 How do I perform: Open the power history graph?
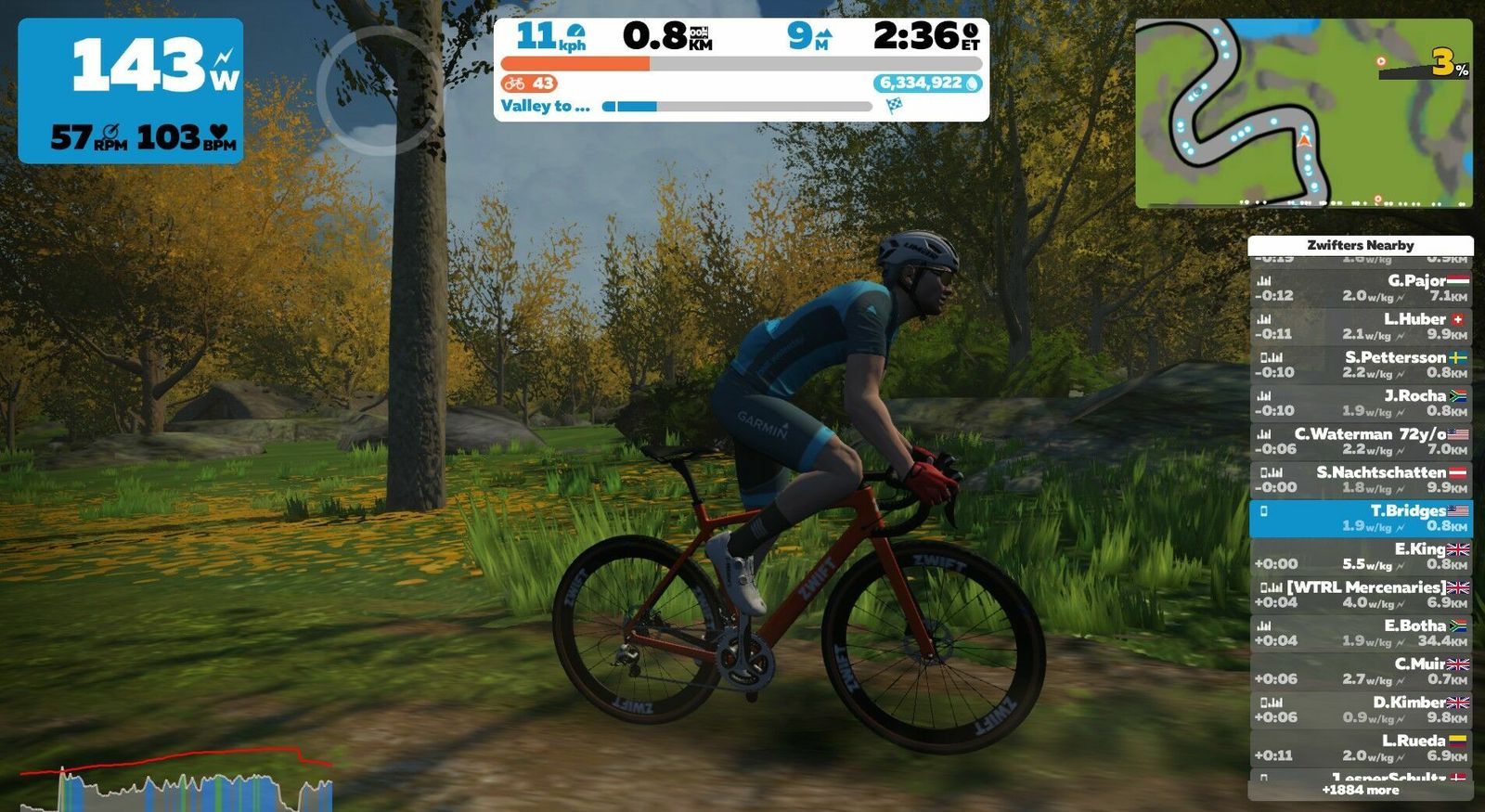tap(176, 781)
